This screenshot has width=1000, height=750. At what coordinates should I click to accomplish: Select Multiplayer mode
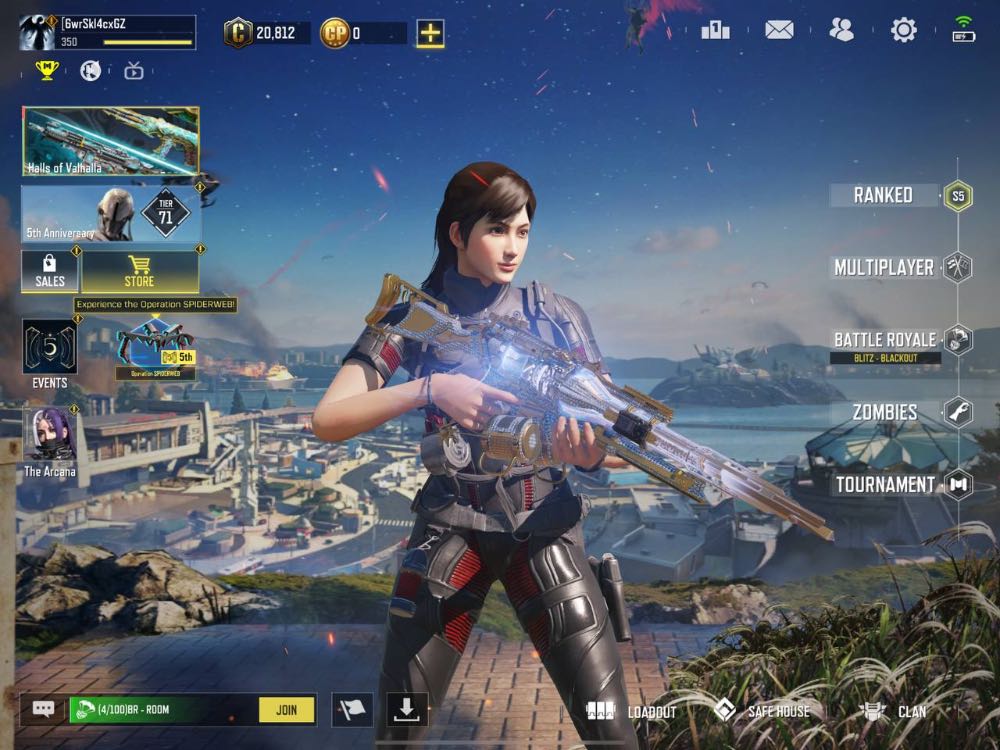tap(885, 267)
